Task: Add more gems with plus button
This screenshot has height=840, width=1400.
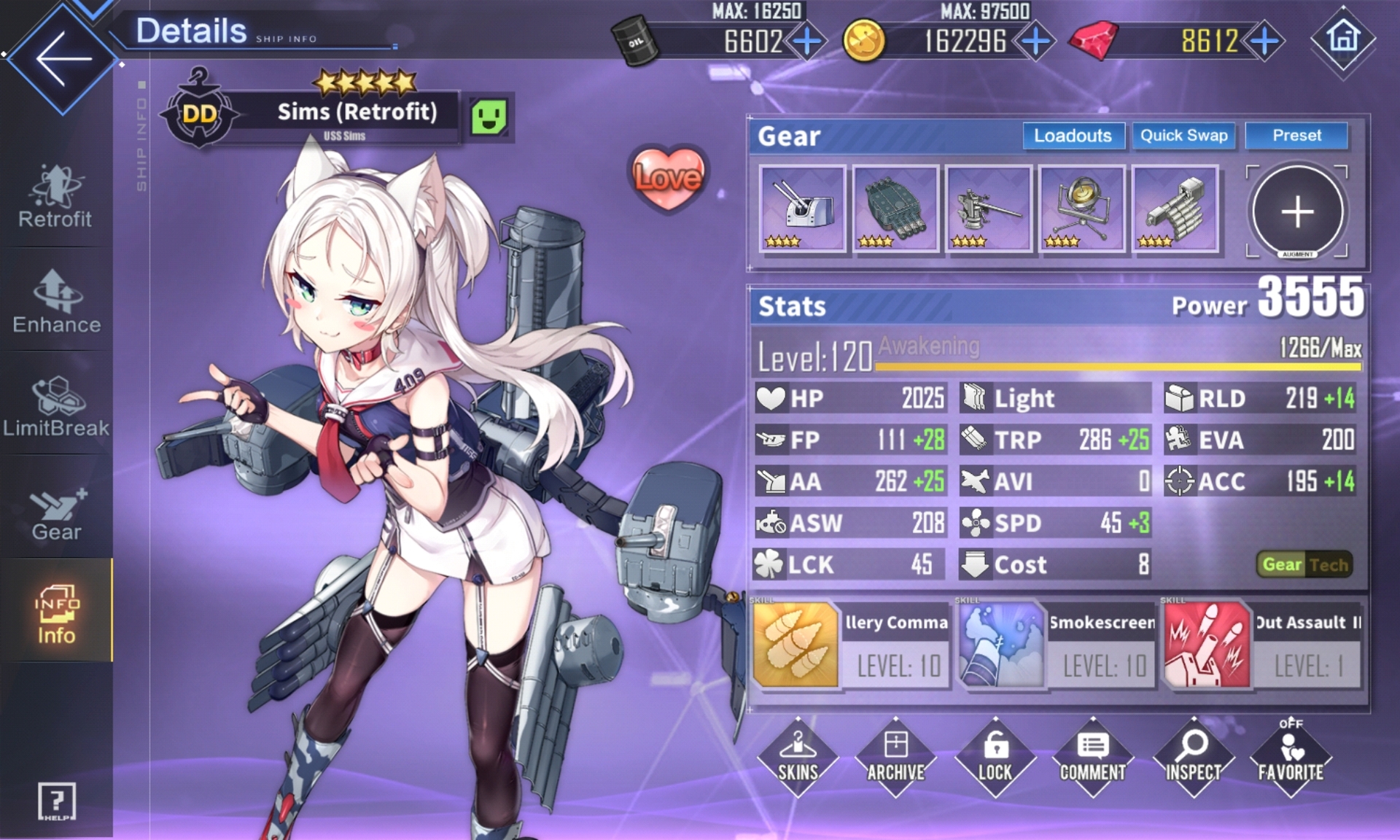Action: tap(1264, 41)
